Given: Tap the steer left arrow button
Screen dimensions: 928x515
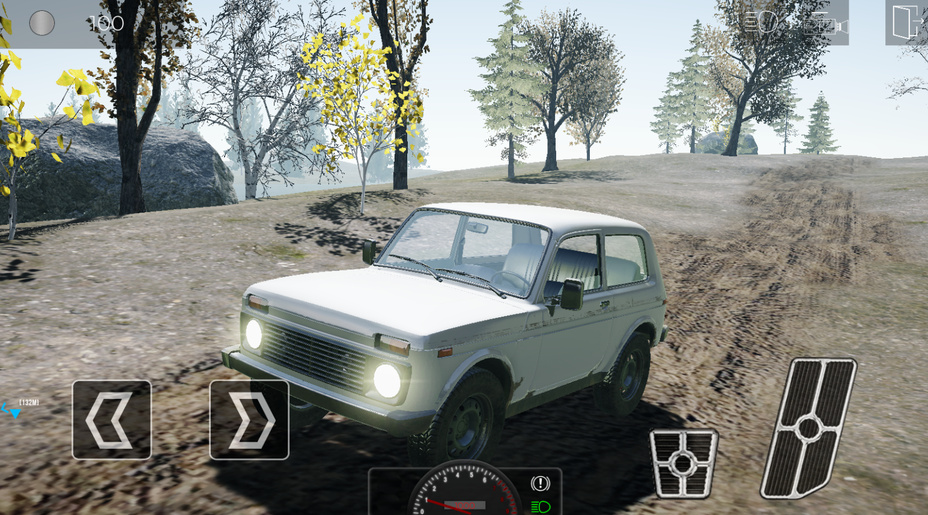Looking at the screenshot, I should (111, 419).
